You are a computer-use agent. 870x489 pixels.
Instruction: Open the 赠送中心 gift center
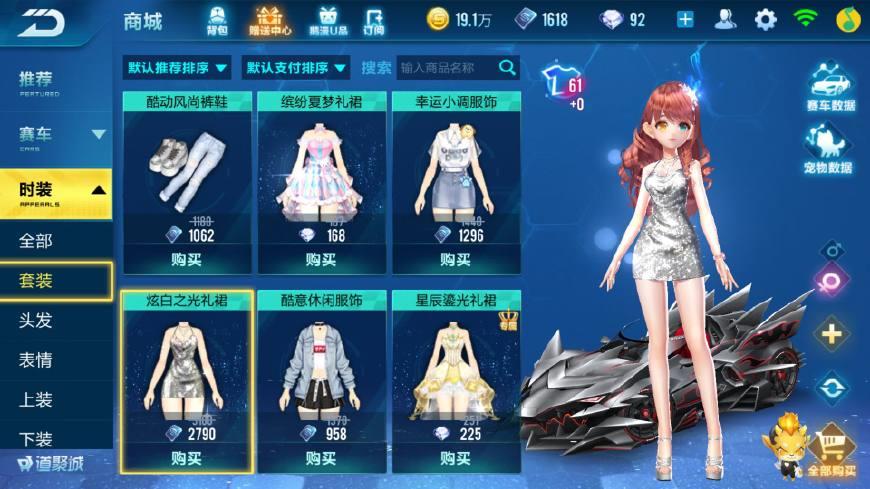270,21
